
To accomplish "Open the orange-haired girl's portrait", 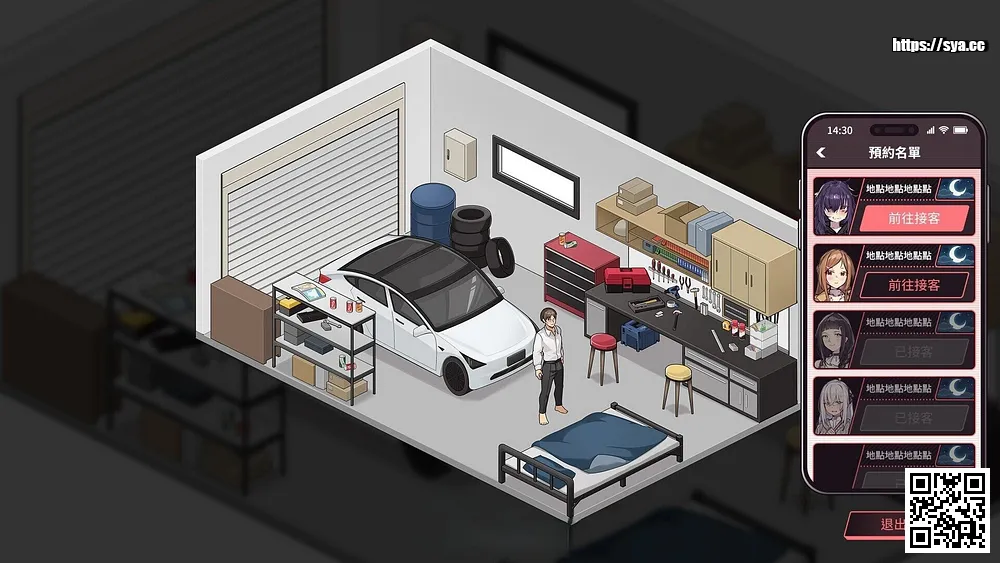I will pos(834,273).
